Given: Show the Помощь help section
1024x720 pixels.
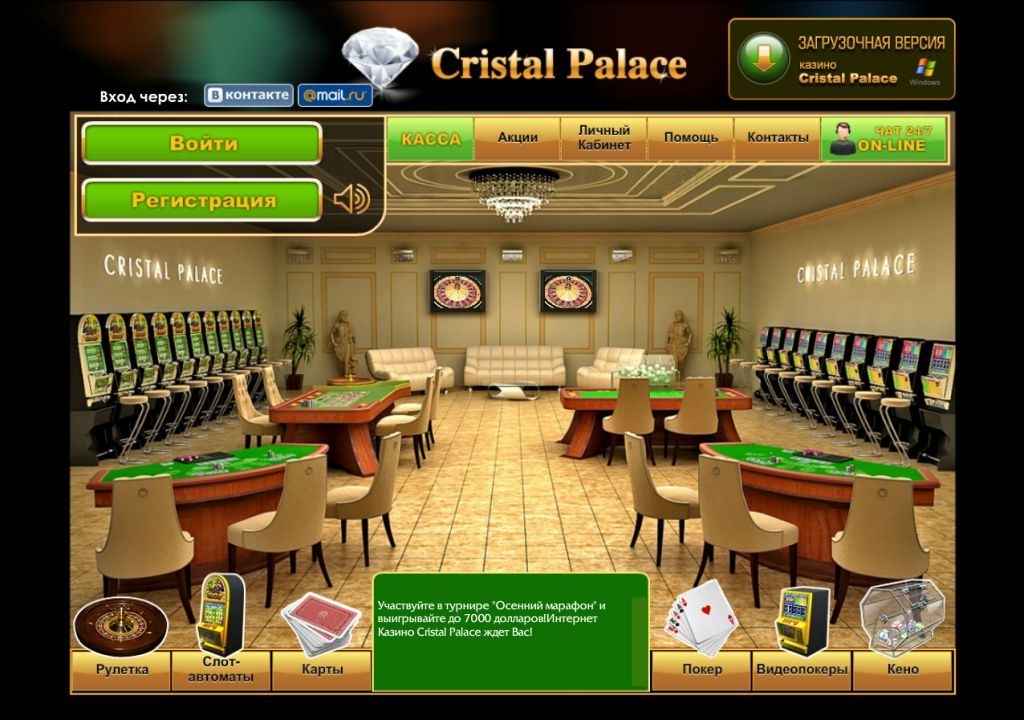Looking at the screenshot, I should pyautogui.click(x=690, y=138).
